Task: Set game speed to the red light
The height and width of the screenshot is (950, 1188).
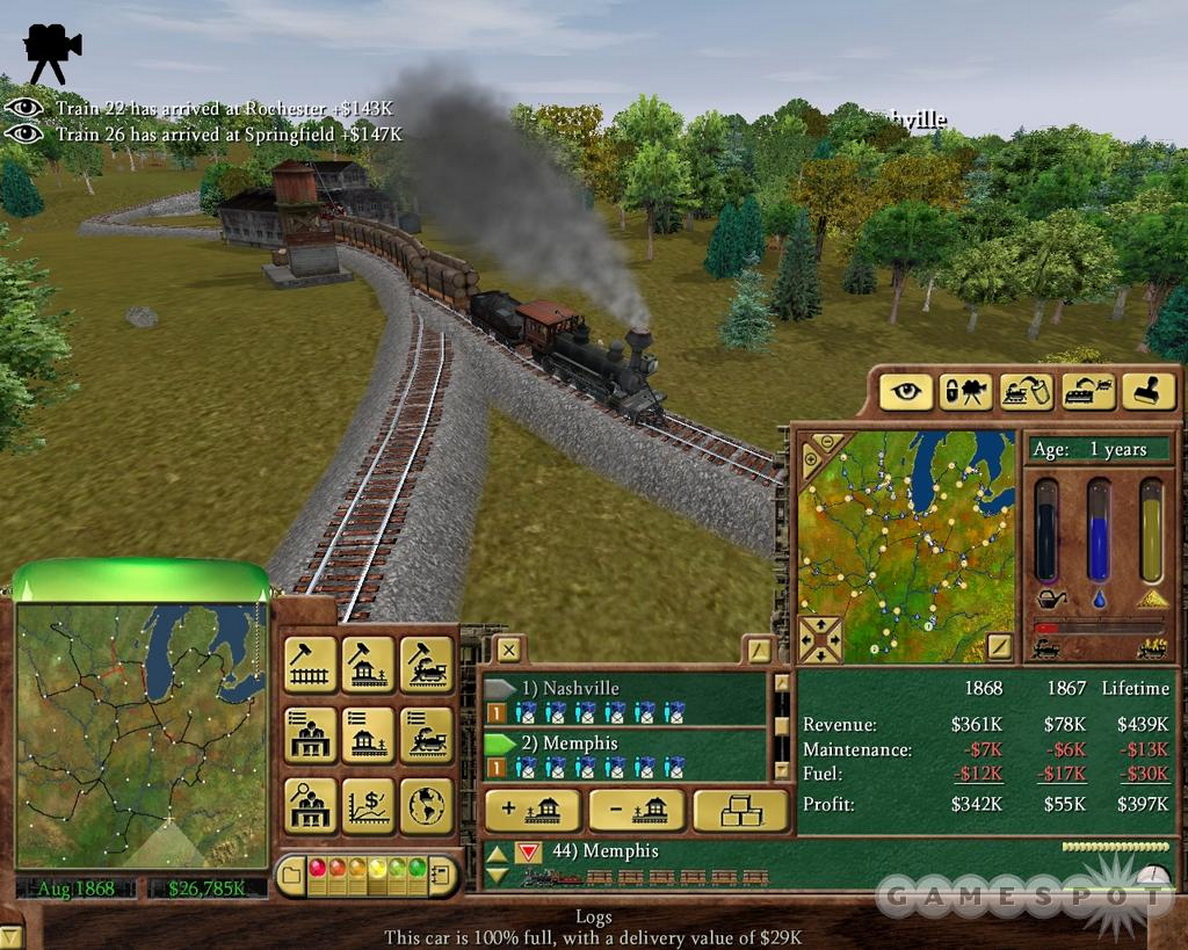Action: click(x=317, y=867)
